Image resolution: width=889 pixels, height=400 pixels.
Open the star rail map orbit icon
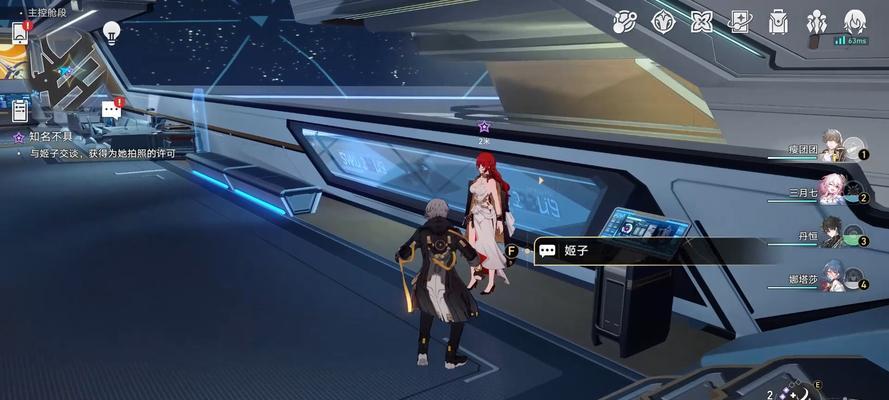[625, 21]
